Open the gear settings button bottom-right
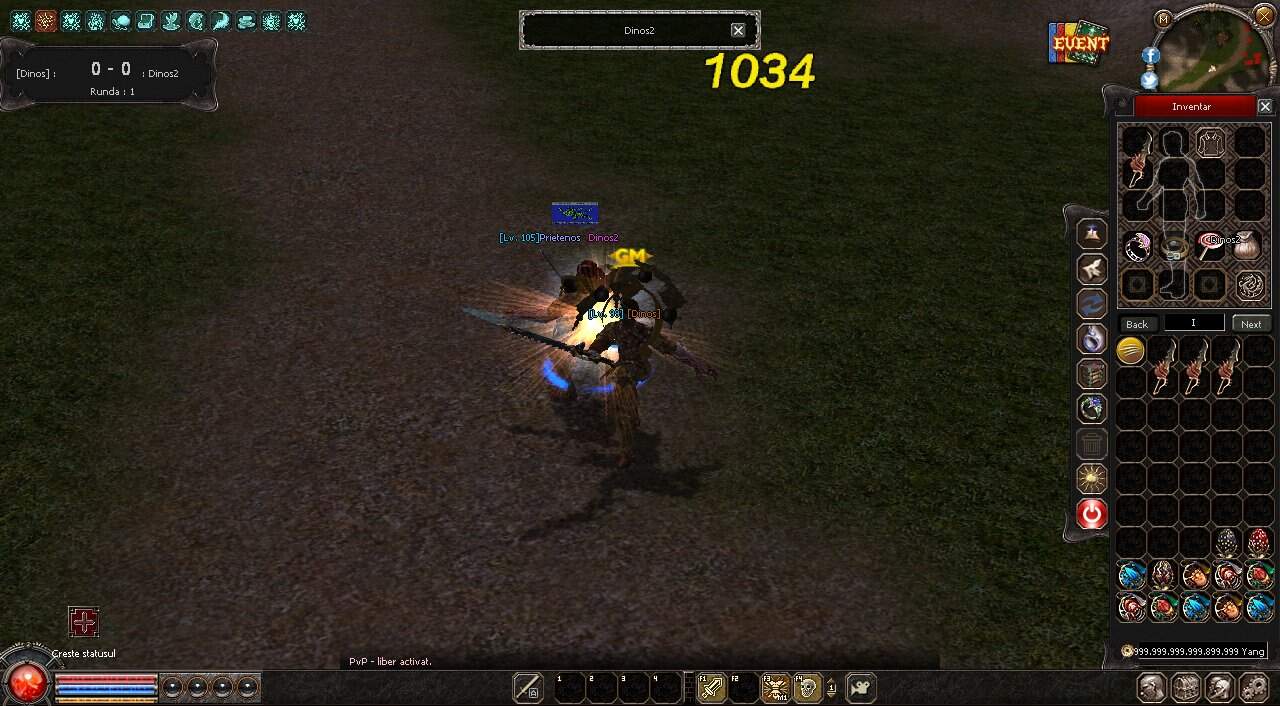The width and height of the screenshot is (1280, 706). pos(1254,688)
